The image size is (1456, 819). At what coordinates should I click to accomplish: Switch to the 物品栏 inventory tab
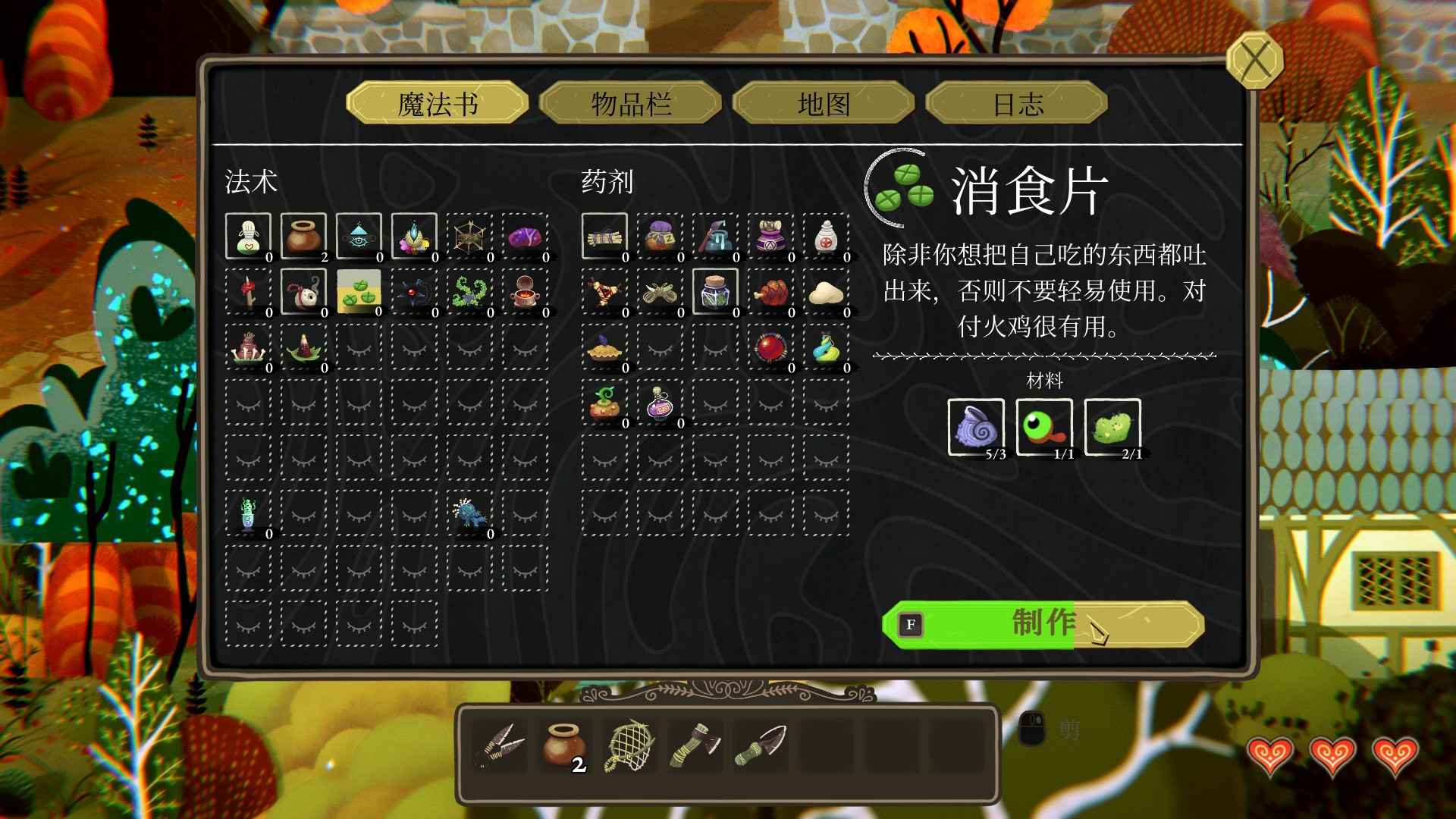(x=630, y=105)
